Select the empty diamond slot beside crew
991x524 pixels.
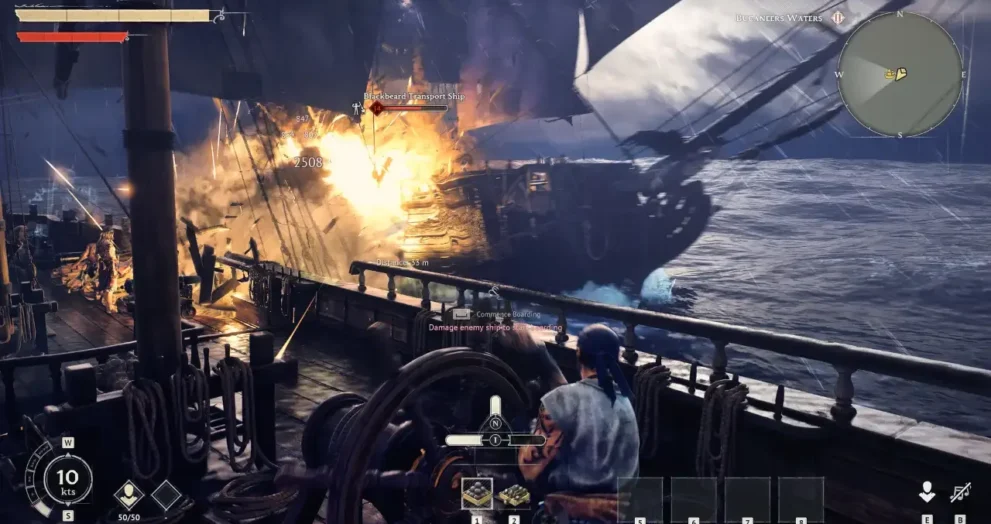point(166,495)
